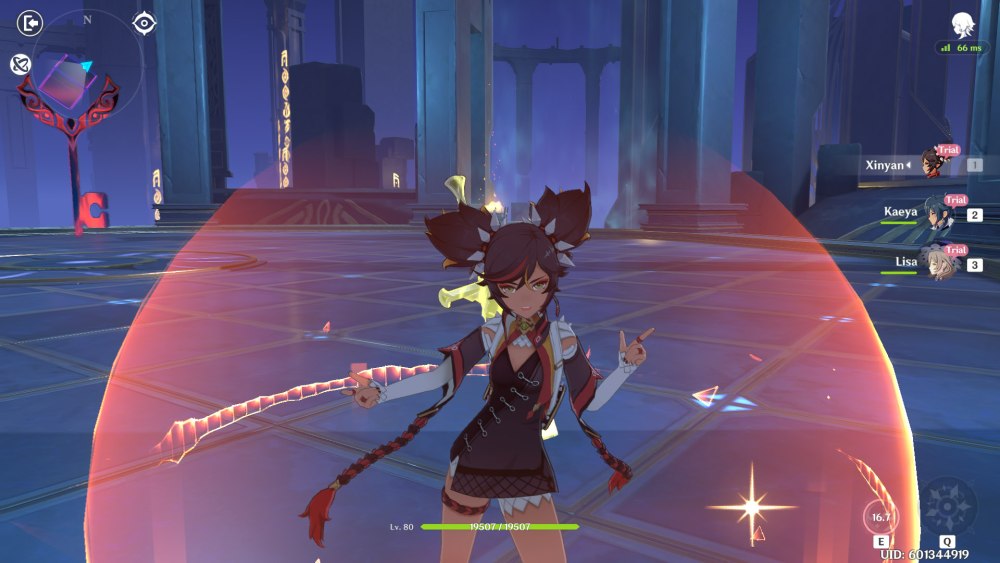Leave the trial using the exit icon
This screenshot has width=1000, height=563.
click(x=31, y=22)
